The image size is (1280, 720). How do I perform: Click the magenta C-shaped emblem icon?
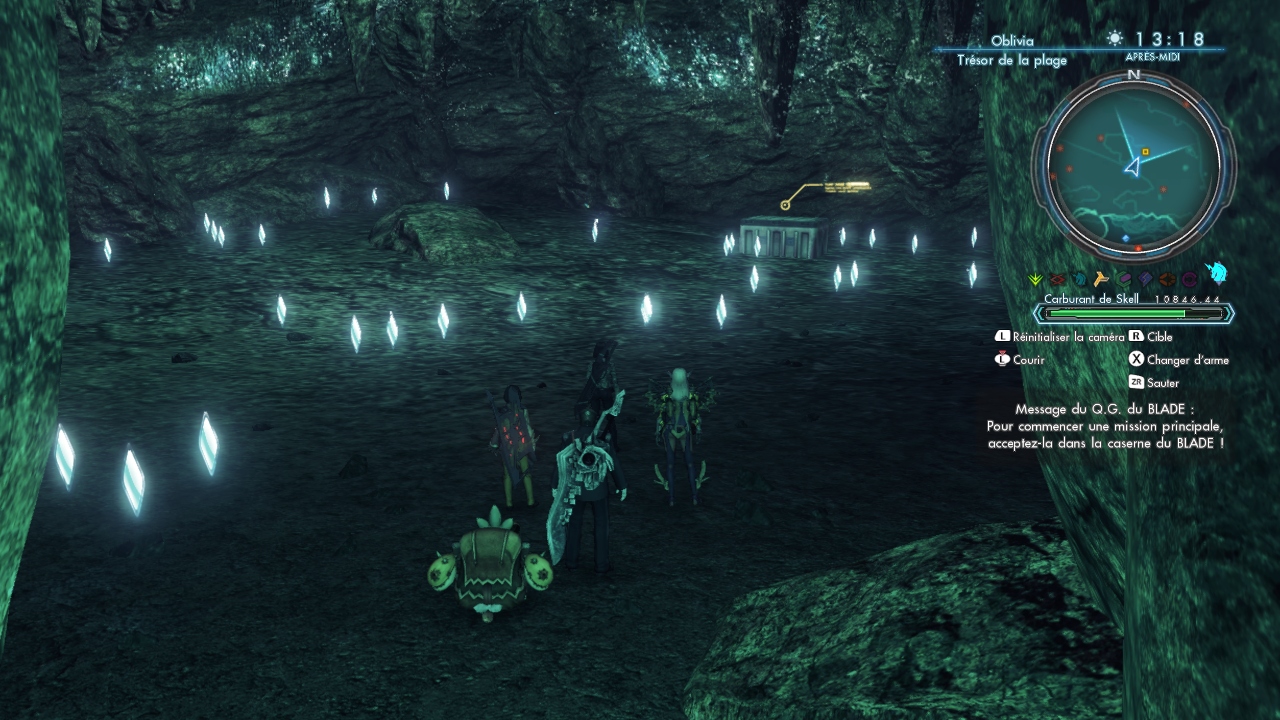[1189, 280]
